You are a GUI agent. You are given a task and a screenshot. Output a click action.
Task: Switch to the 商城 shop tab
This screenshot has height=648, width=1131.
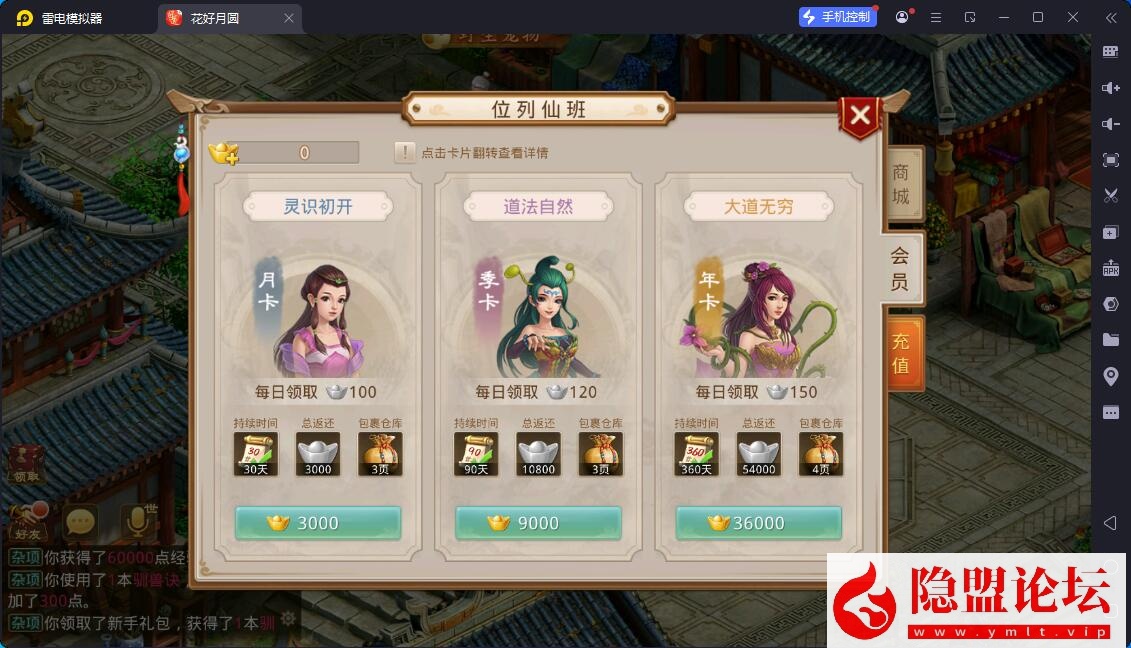tap(900, 184)
